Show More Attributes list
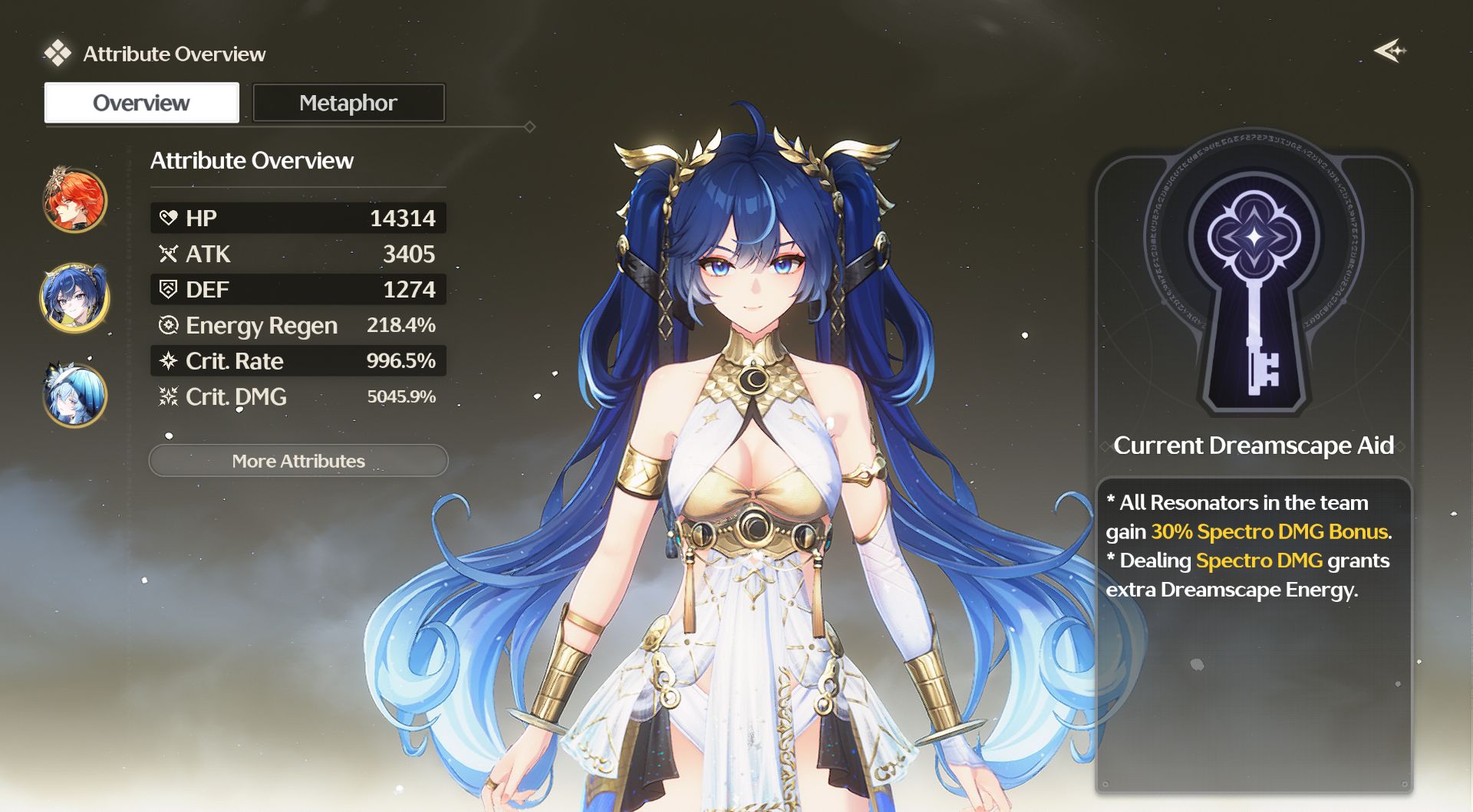1473x812 pixels. pos(298,461)
